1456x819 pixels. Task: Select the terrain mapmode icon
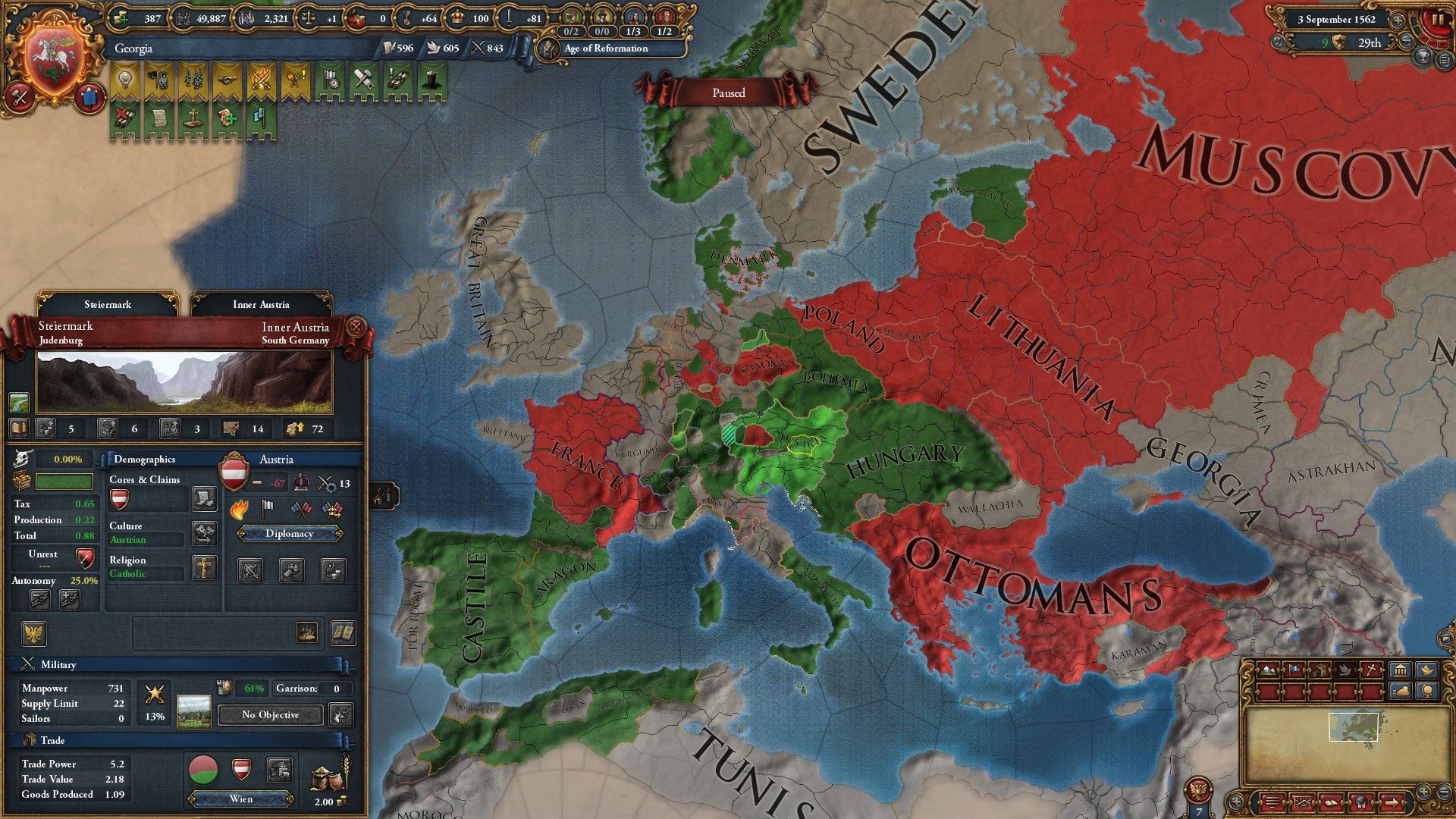click(1268, 670)
